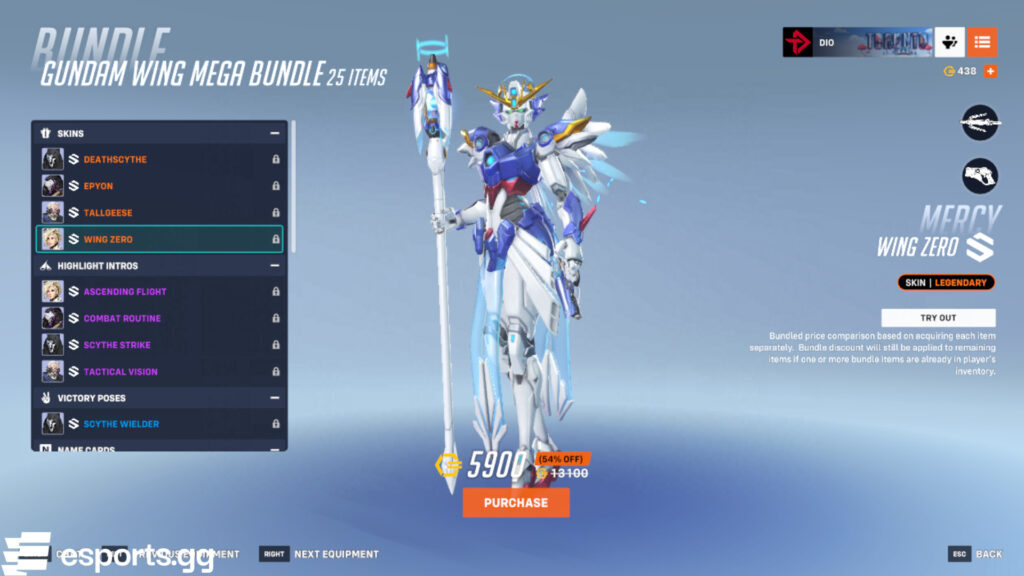This screenshot has height=576, width=1024.
Task: Open DIO's player profile banner
Action: [857, 42]
